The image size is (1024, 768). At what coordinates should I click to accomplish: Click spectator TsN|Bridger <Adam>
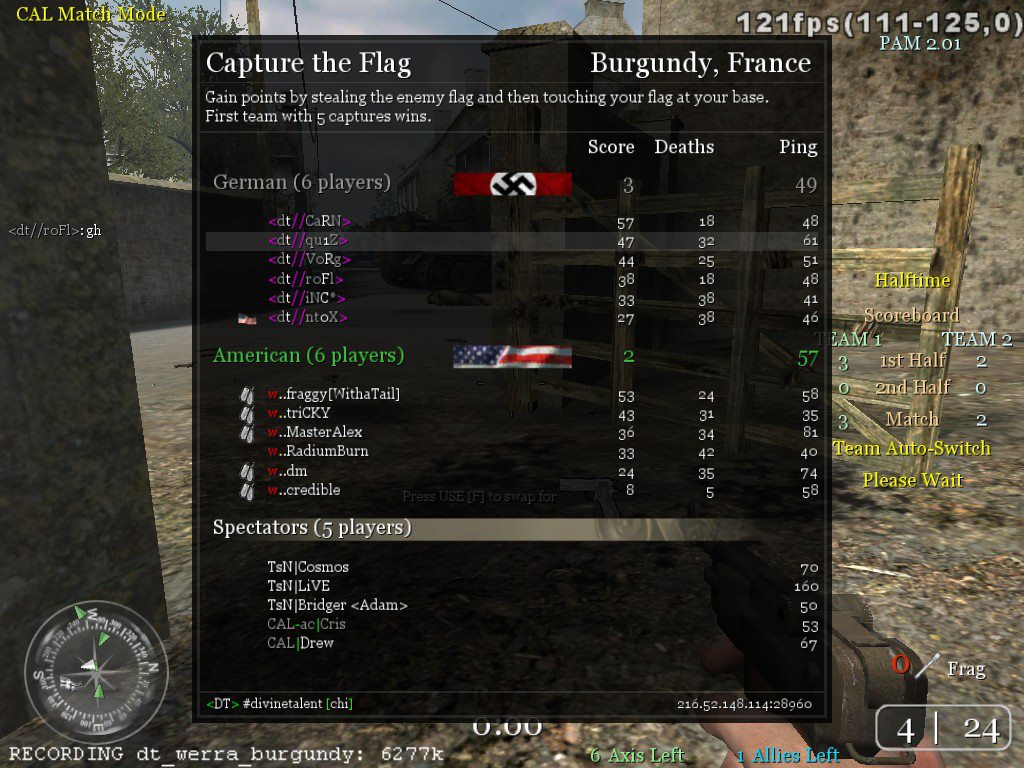[x=337, y=605]
